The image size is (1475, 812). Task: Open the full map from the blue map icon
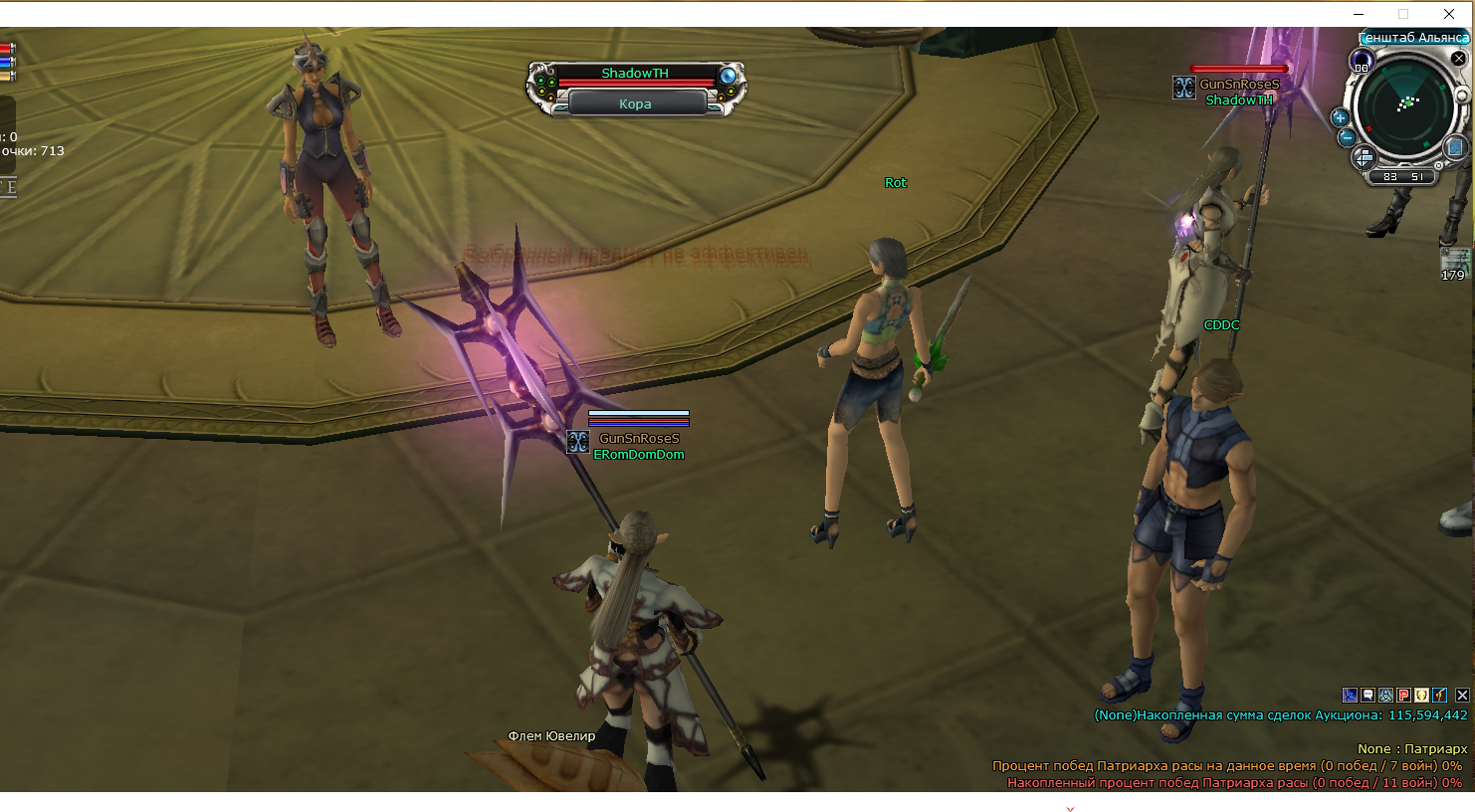[x=1454, y=148]
